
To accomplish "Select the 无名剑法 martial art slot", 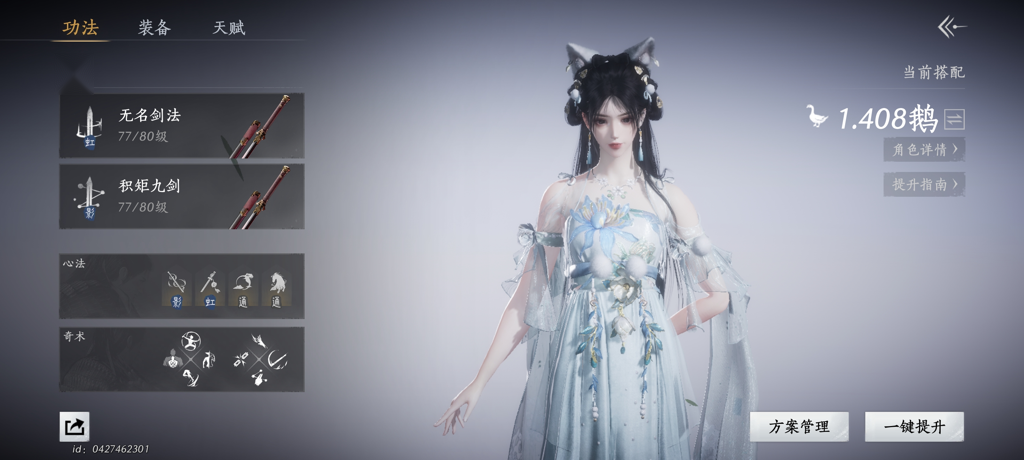I will pos(181,125).
